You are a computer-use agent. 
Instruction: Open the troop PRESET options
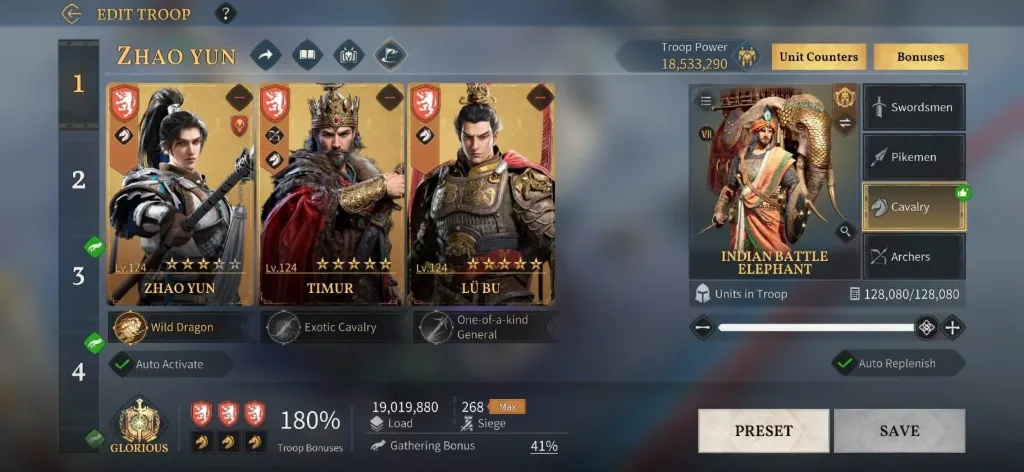(763, 431)
